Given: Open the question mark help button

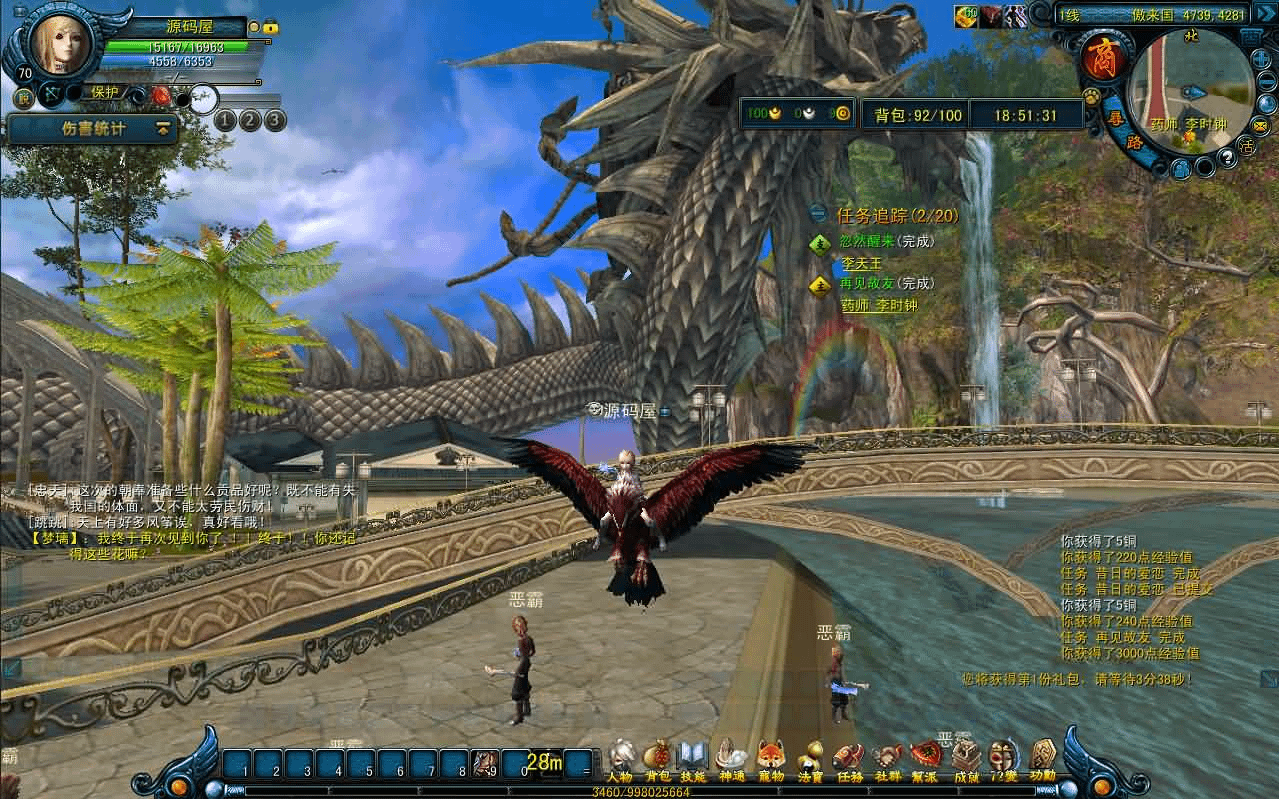Looking at the screenshot, I should (x=1228, y=159).
